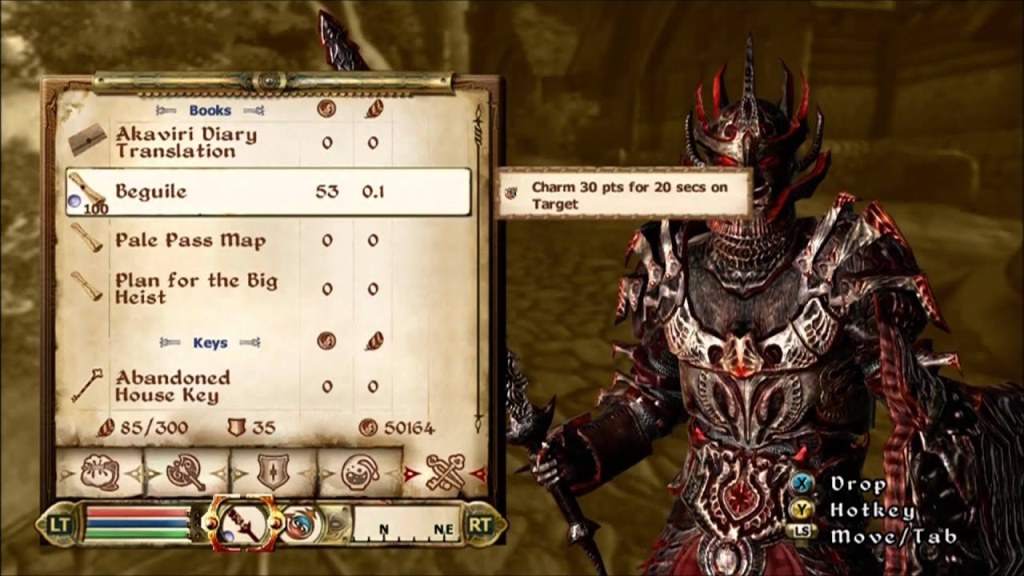Screen dimensions: 1024x576
Task: Open the magic section swirl icon
Action: (x=302, y=524)
